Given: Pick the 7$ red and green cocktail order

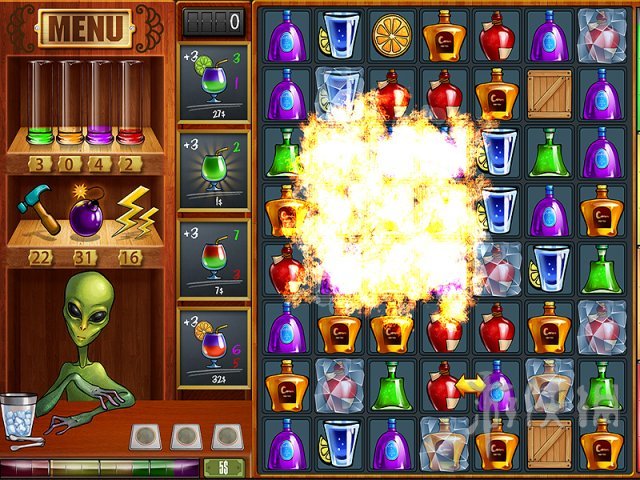Looking at the screenshot, I should [213, 258].
